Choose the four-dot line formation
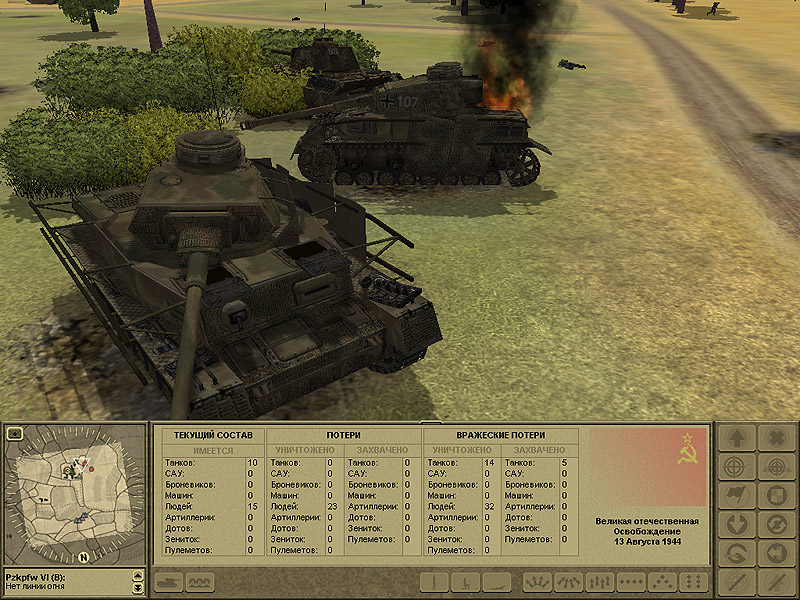The width and height of the screenshot is (800, 600). (x=629, y=582)
